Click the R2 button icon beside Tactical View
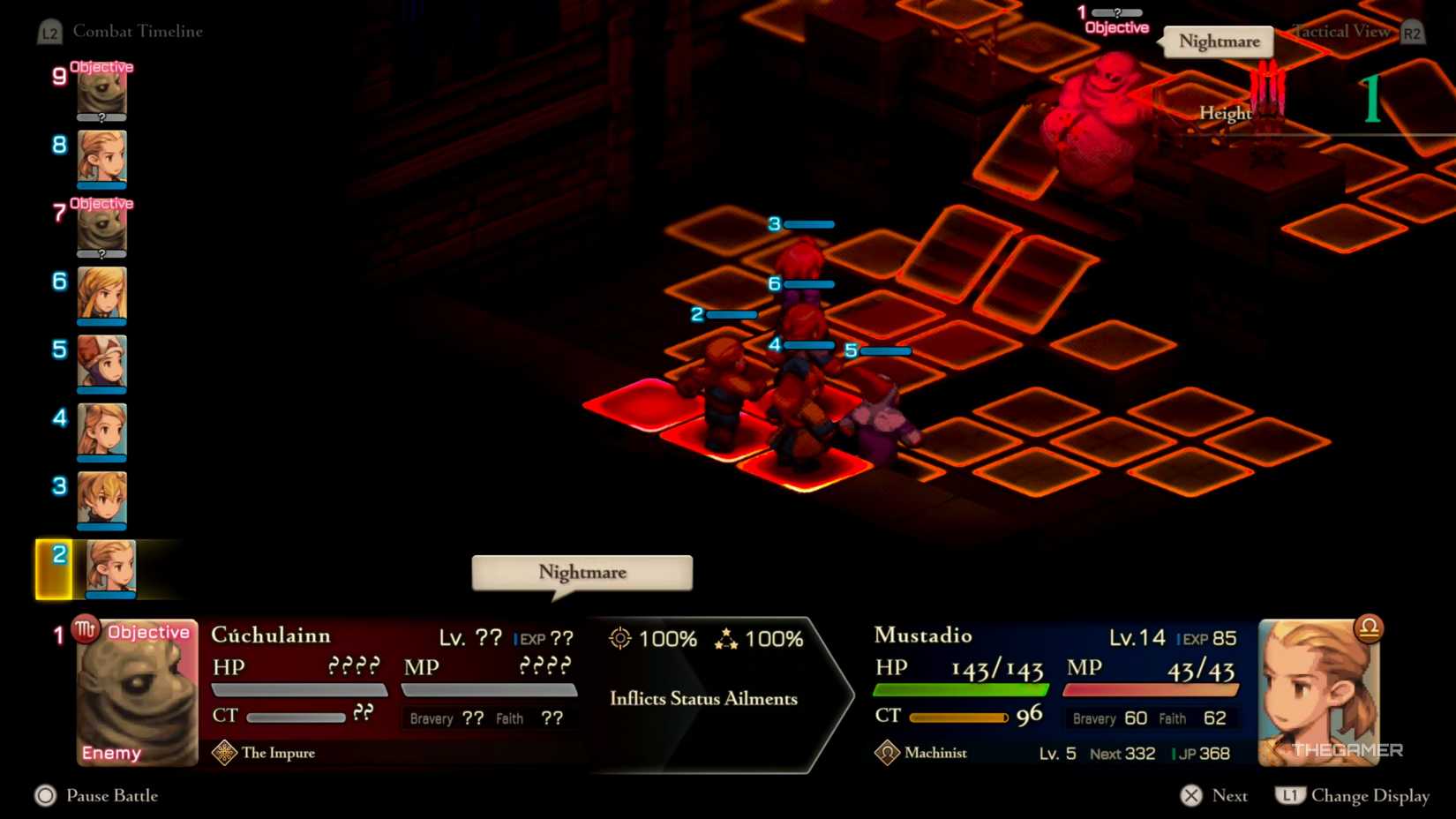This screenshot has height=819, width=1456. (x=1411, y=32)
